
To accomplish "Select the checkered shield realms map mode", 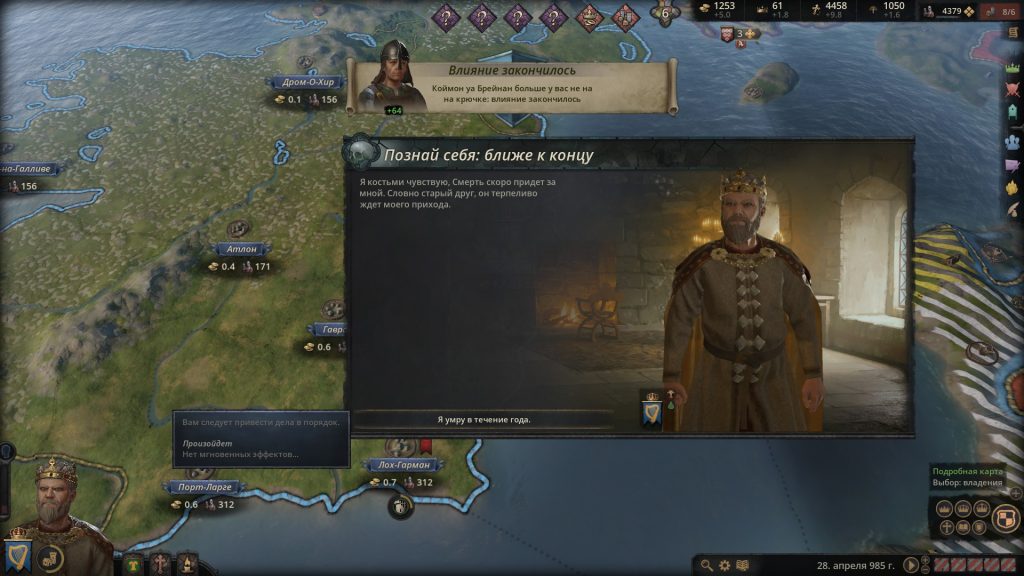I will point(1007,517).
